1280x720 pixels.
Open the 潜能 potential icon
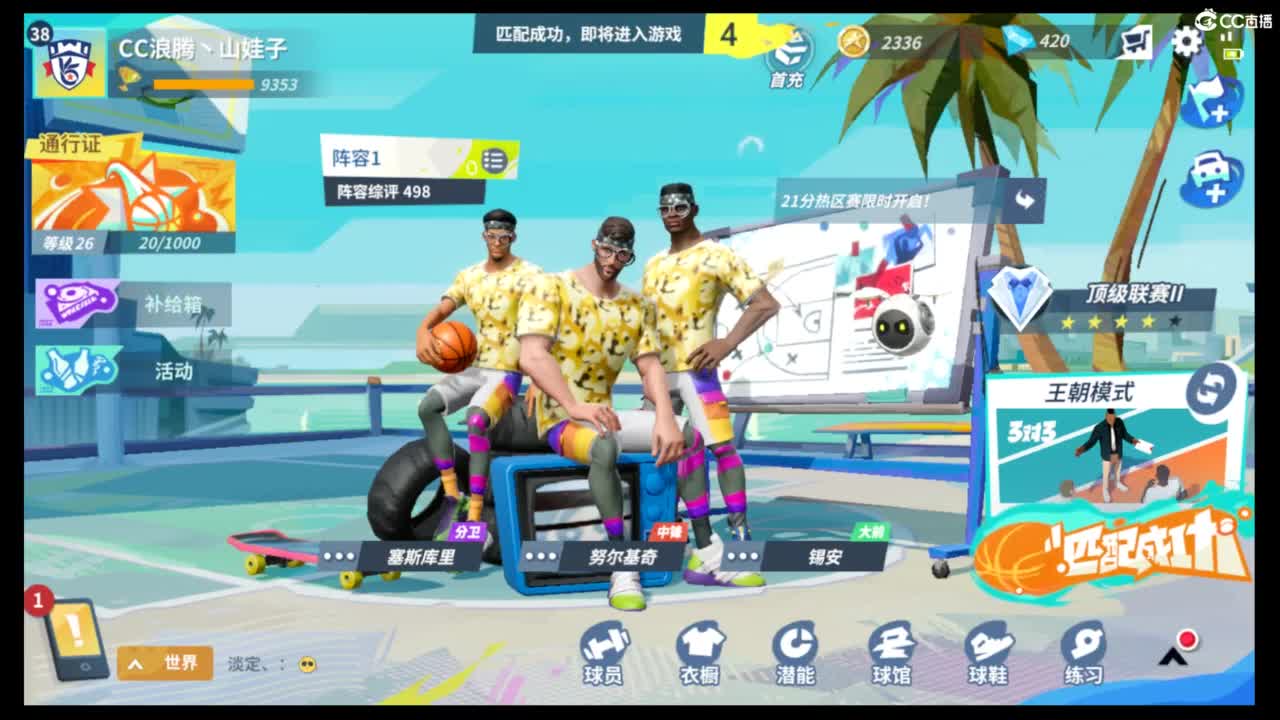pos(795,648)
